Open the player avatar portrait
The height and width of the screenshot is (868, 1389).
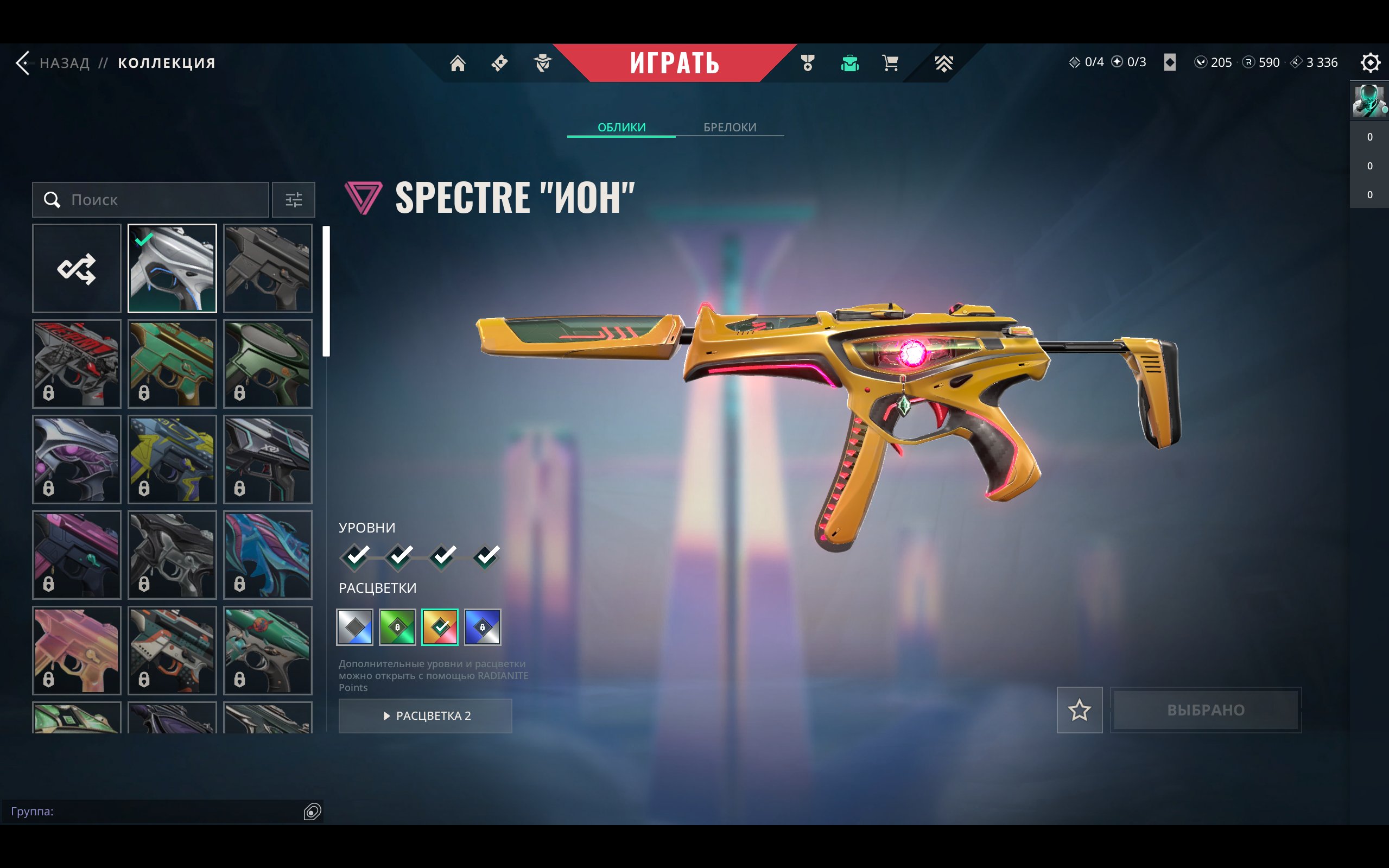pos(1368,100)
